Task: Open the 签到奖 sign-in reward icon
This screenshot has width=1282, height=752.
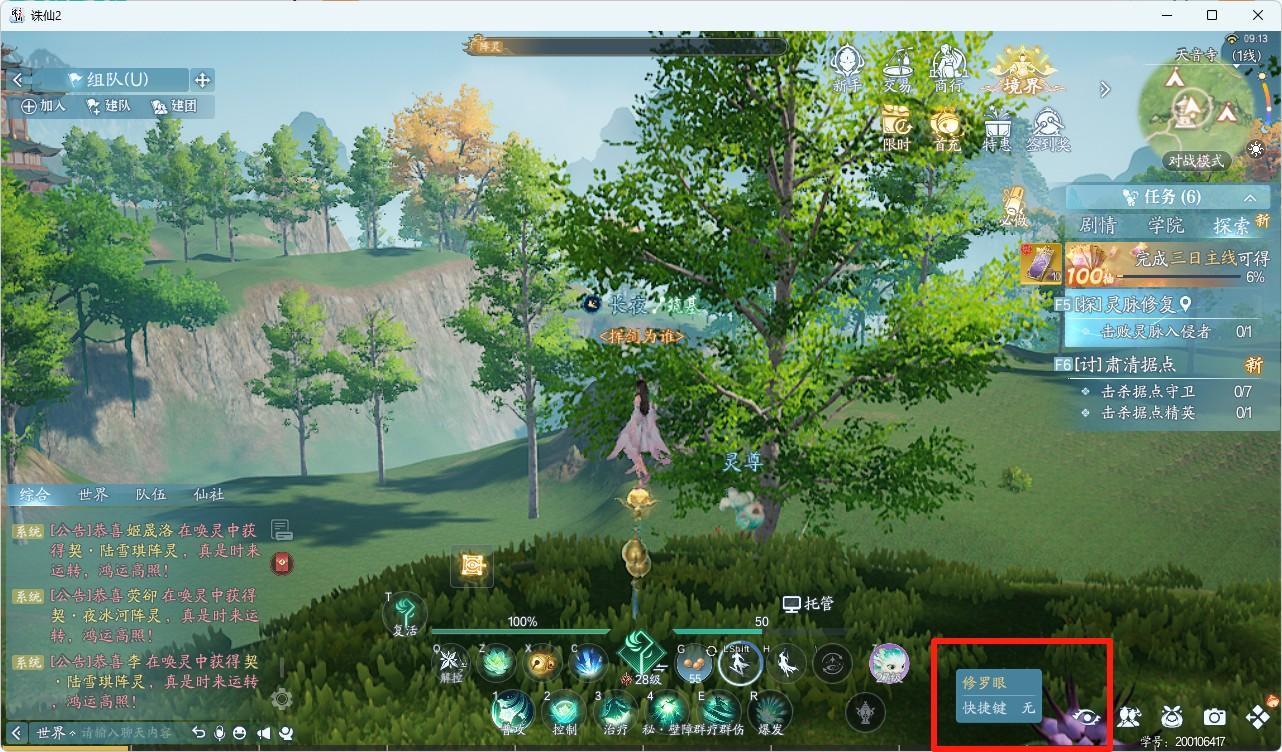Action: pyautogui.click(x=1047, y=128)
